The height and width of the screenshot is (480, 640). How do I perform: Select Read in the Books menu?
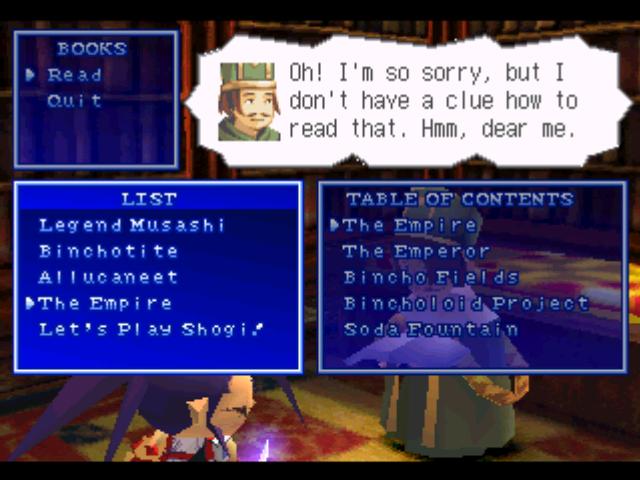[74, 75]
